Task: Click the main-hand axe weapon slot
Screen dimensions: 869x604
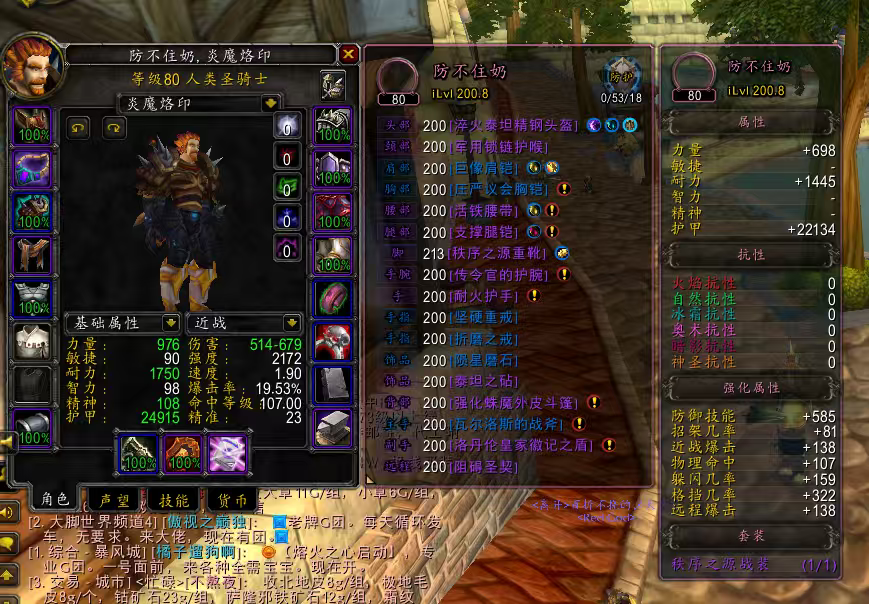Action: coord(138,453)
